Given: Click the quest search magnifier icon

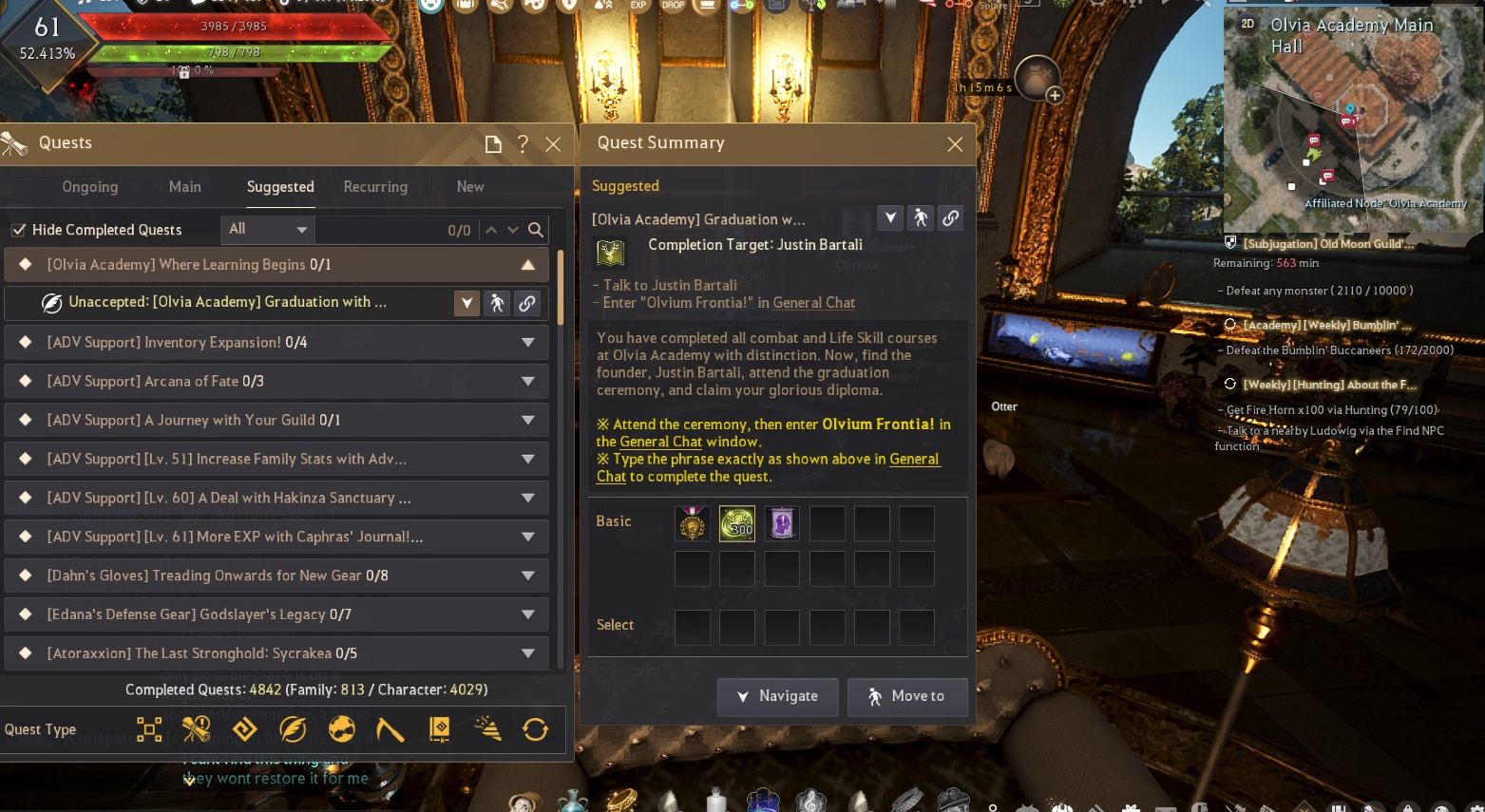Looking at the screenshot, I should coord(536,230).
